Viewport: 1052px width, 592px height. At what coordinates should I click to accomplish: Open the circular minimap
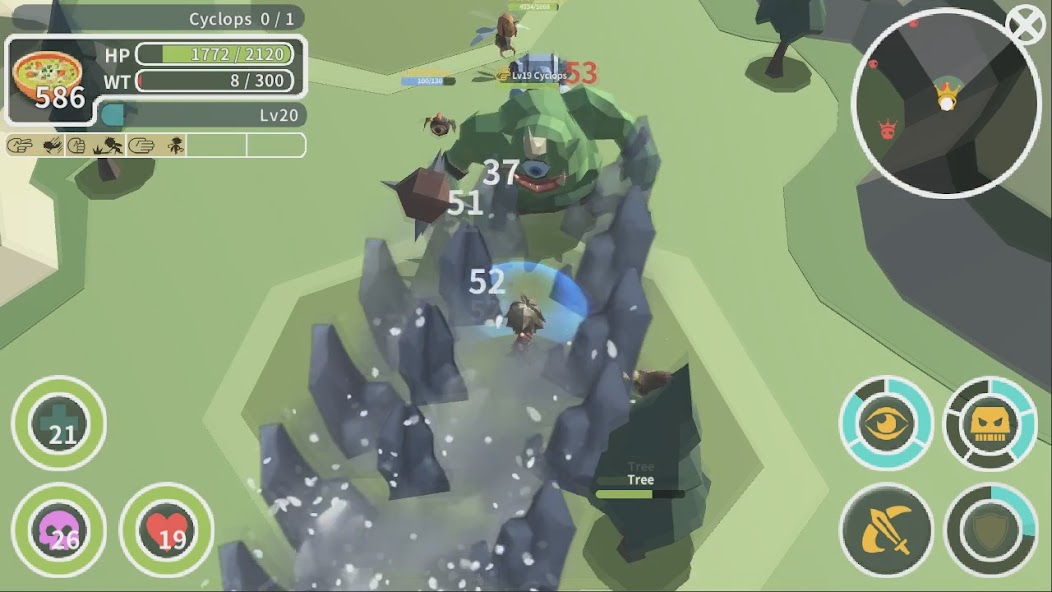point(944,103)
